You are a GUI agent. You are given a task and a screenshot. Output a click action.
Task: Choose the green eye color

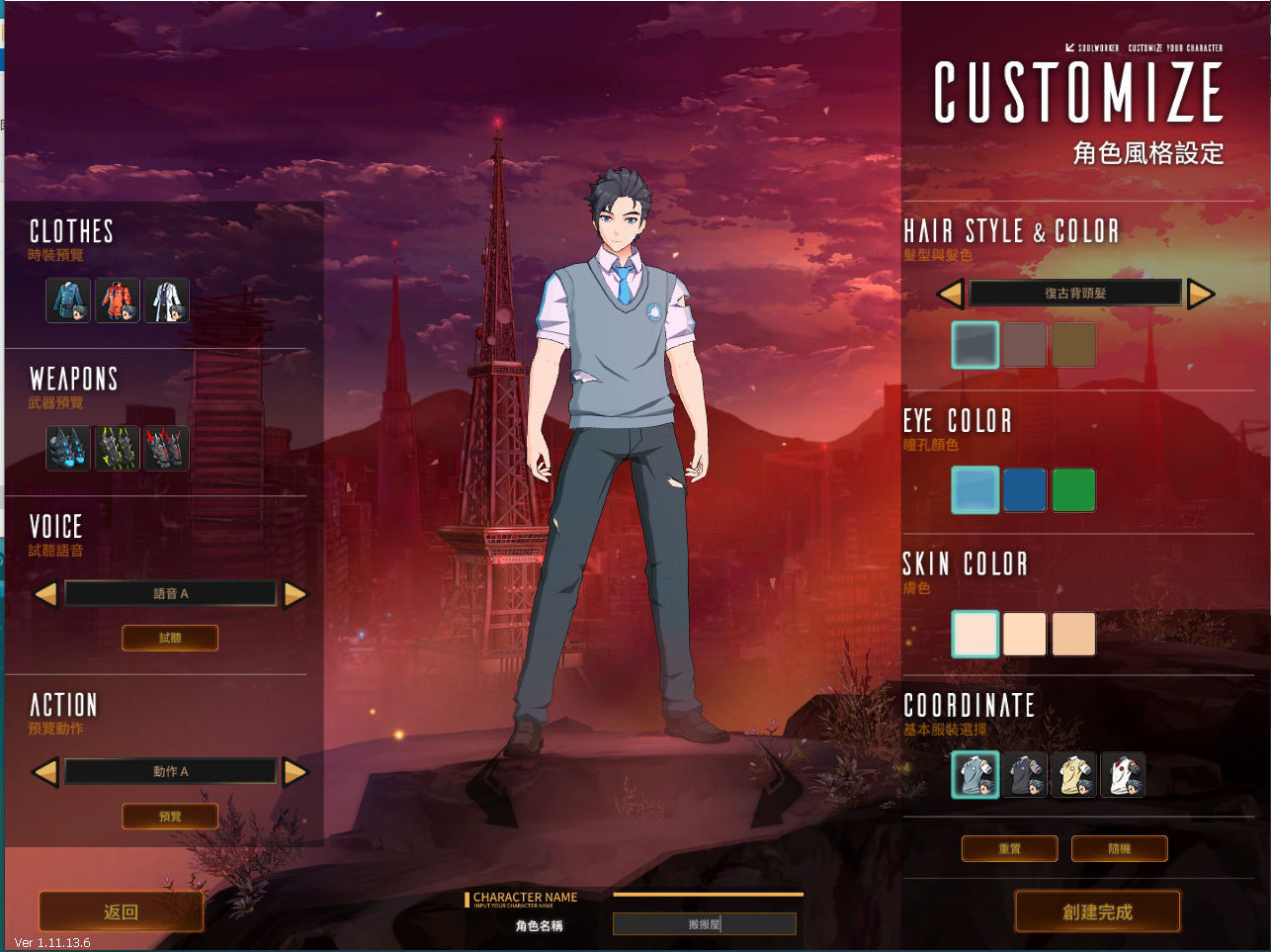tap(1073, 490)
